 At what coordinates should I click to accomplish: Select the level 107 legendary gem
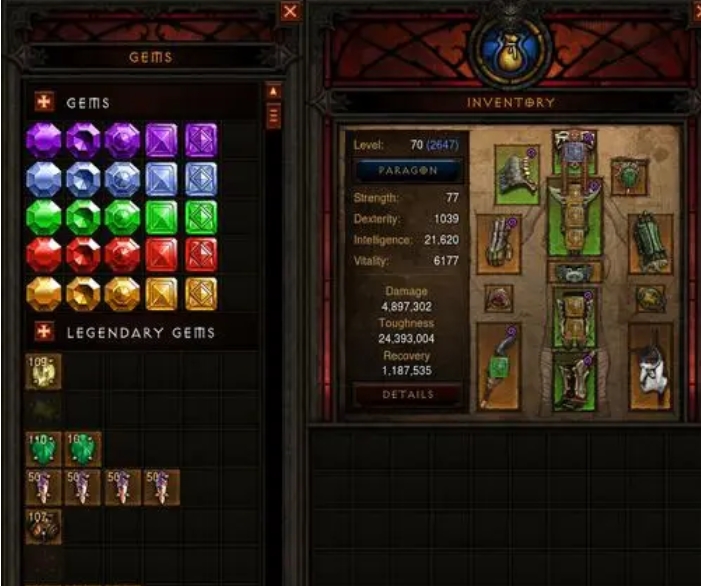43,526
